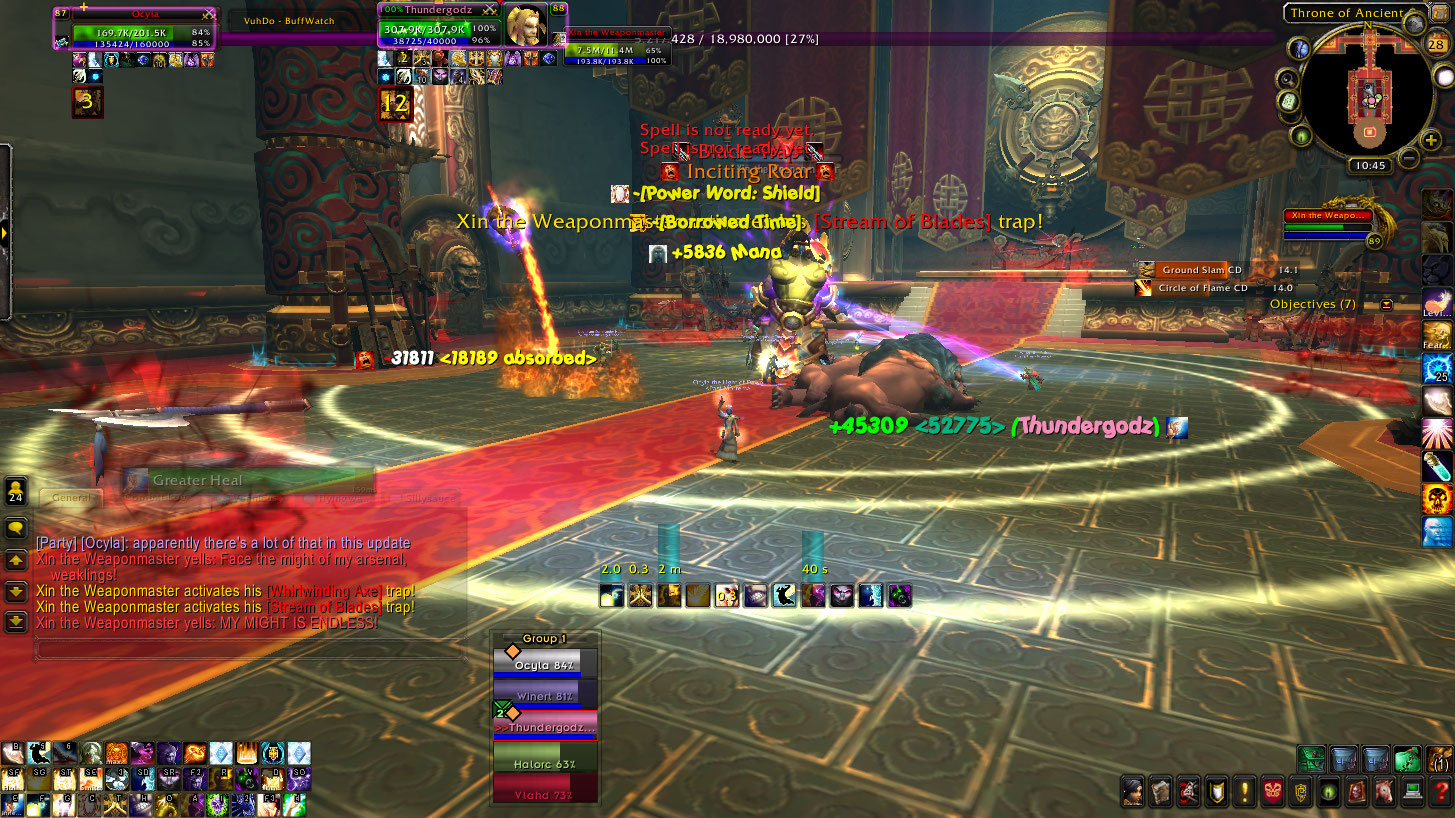Open the game menu computer icon

1413,791
